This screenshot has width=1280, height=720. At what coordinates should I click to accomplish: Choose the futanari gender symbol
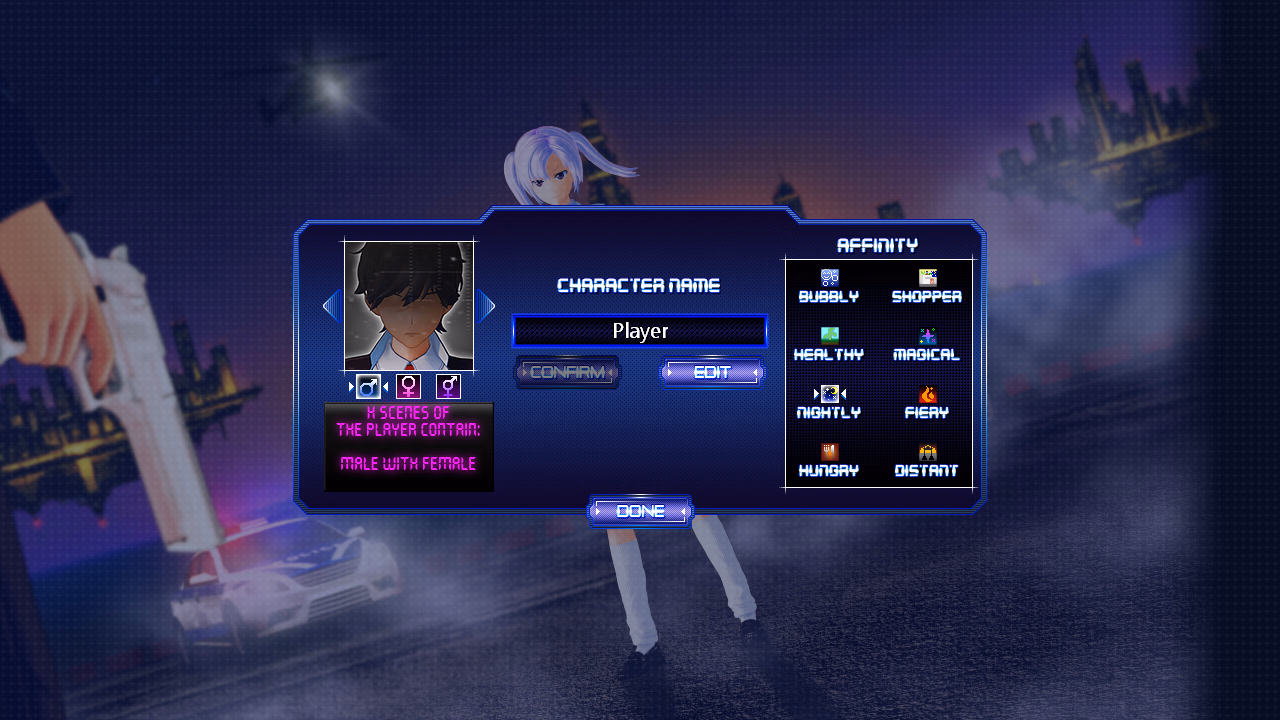(449, 385)
